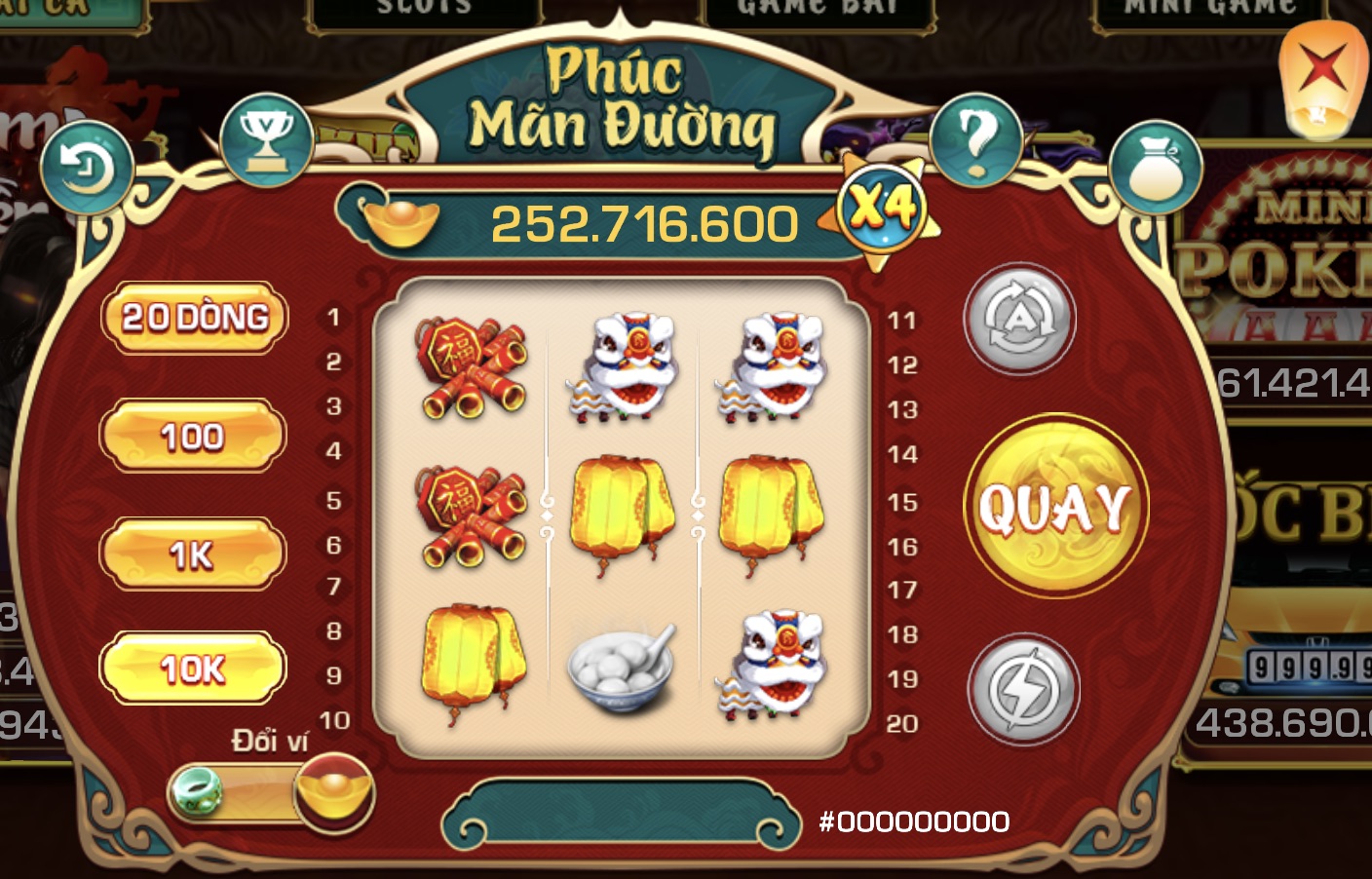Screen dimensions: 1372x879
Task: Select the 1K bet amount
Action: tap(193, 552)
